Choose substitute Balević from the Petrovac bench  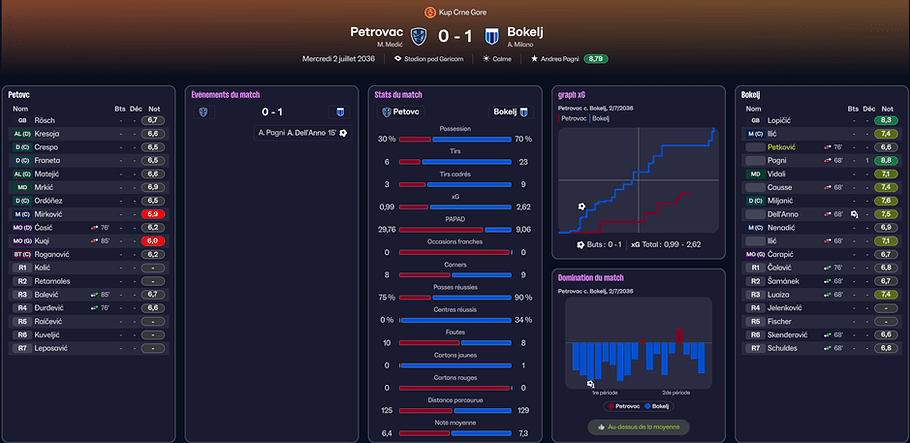pos(48,295)
